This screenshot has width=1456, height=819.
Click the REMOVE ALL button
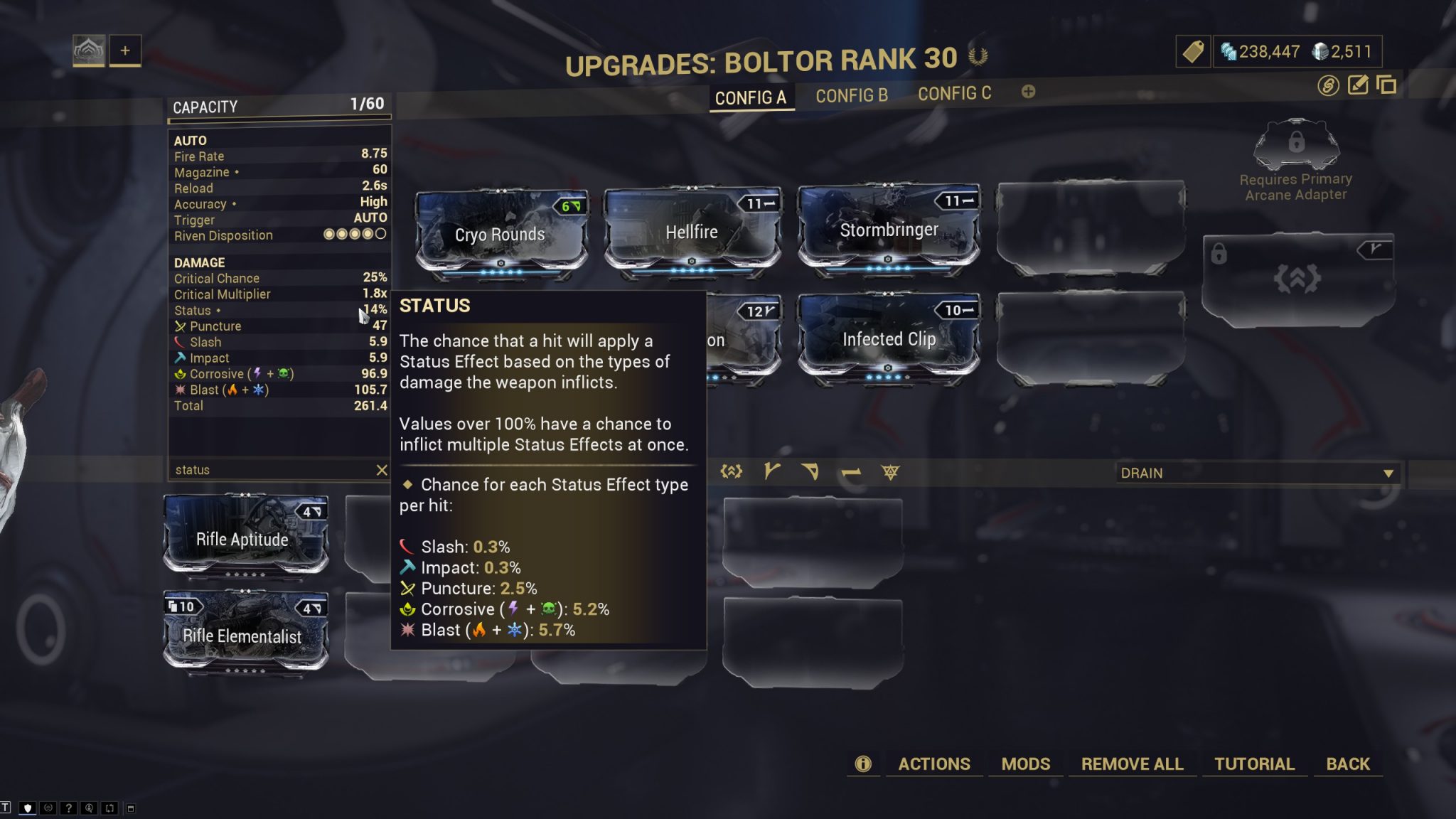click(x=1132, y=764)
